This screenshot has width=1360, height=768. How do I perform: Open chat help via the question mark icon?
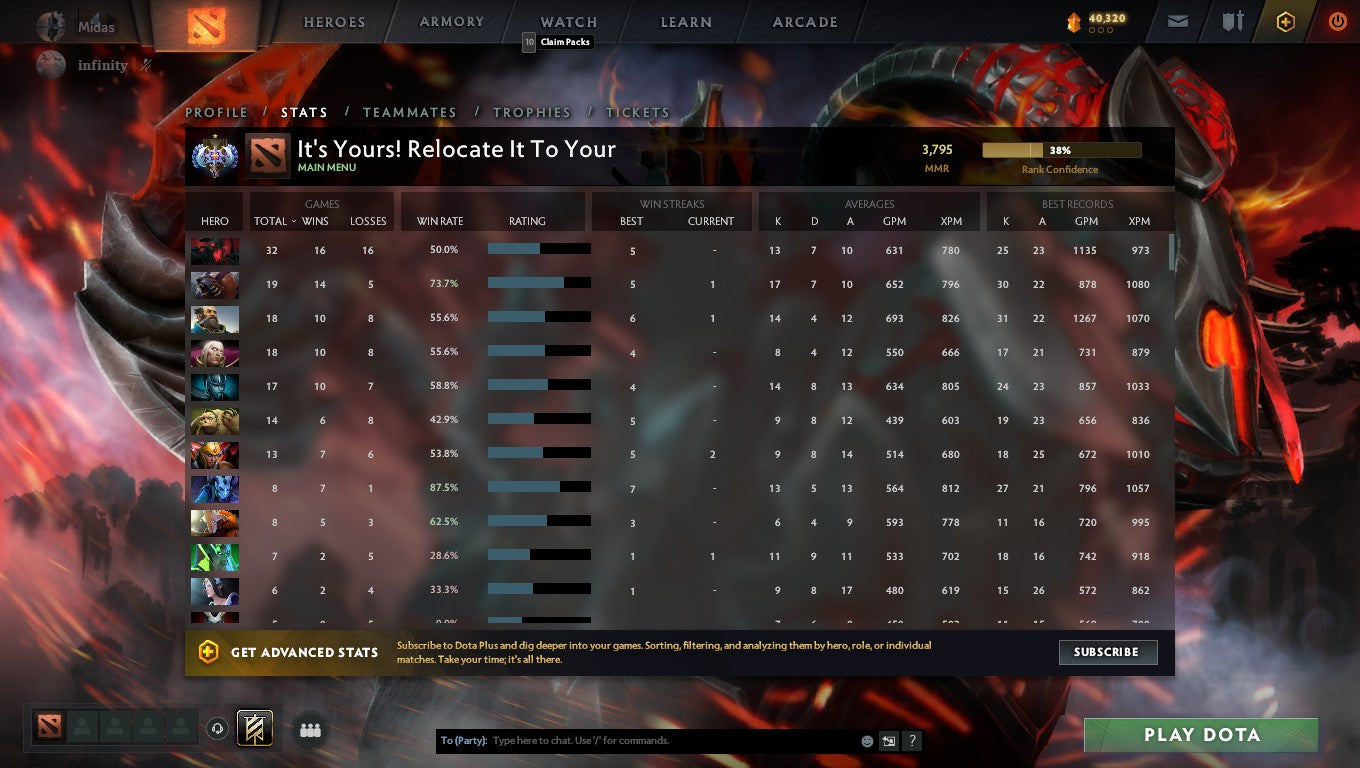click(x=911, y=740)
